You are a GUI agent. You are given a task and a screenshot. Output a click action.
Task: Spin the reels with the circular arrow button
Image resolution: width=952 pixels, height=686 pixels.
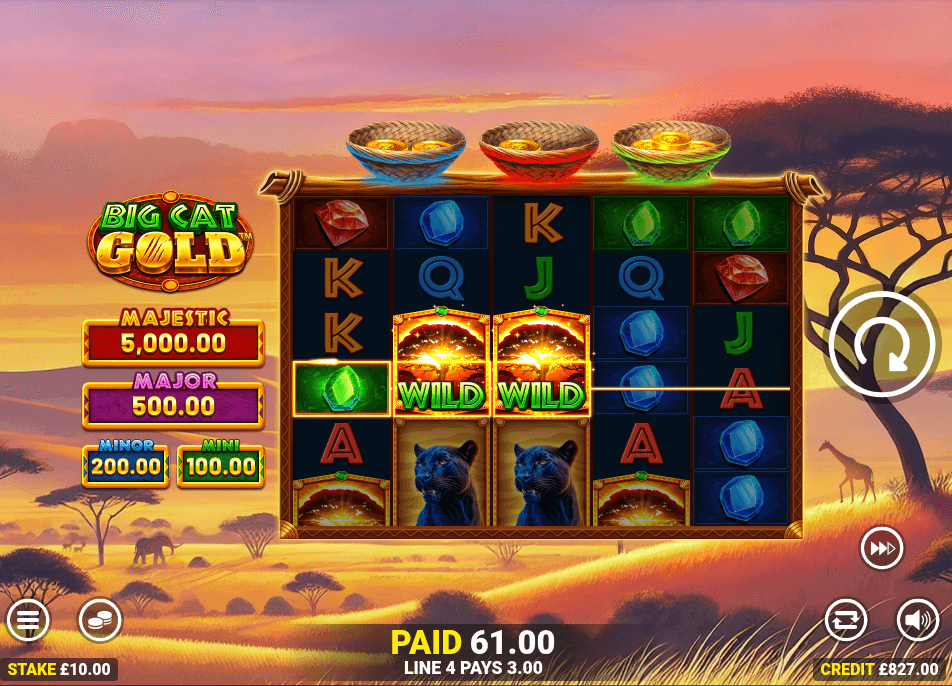tap(883, 343)
